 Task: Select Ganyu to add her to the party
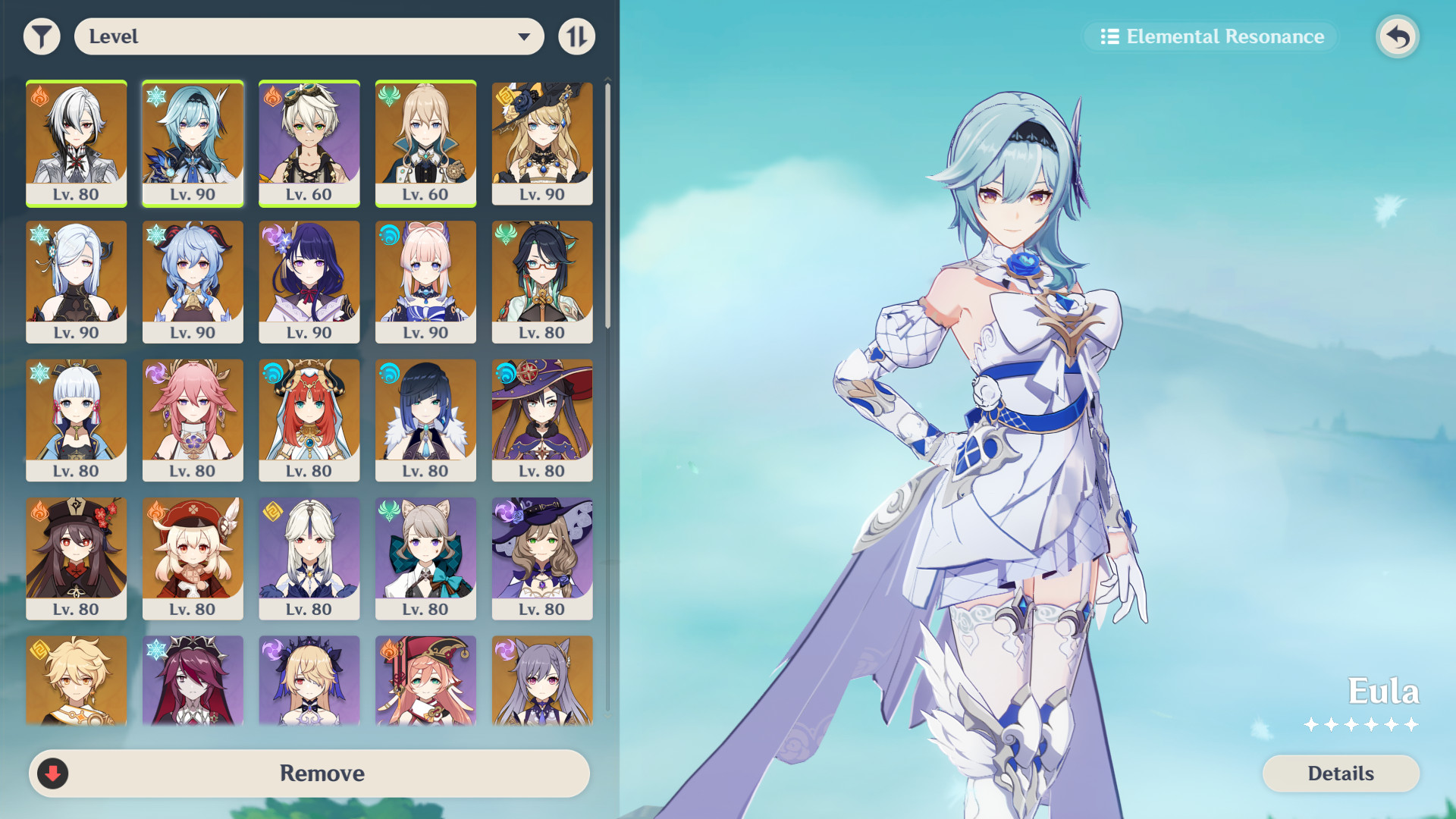(x=193, y=281)
